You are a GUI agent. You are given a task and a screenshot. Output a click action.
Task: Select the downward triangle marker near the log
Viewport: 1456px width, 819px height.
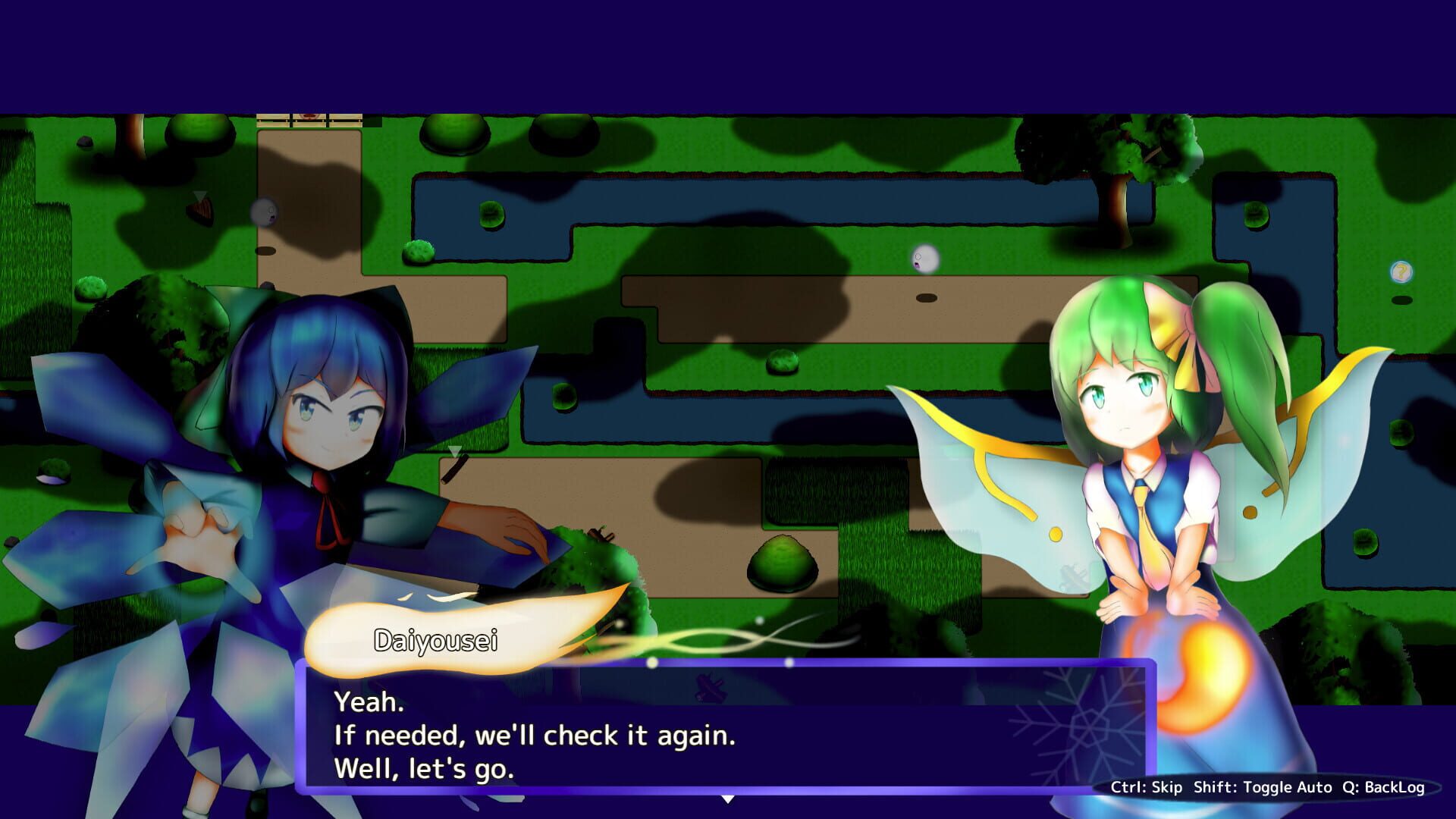click(455, 450)
